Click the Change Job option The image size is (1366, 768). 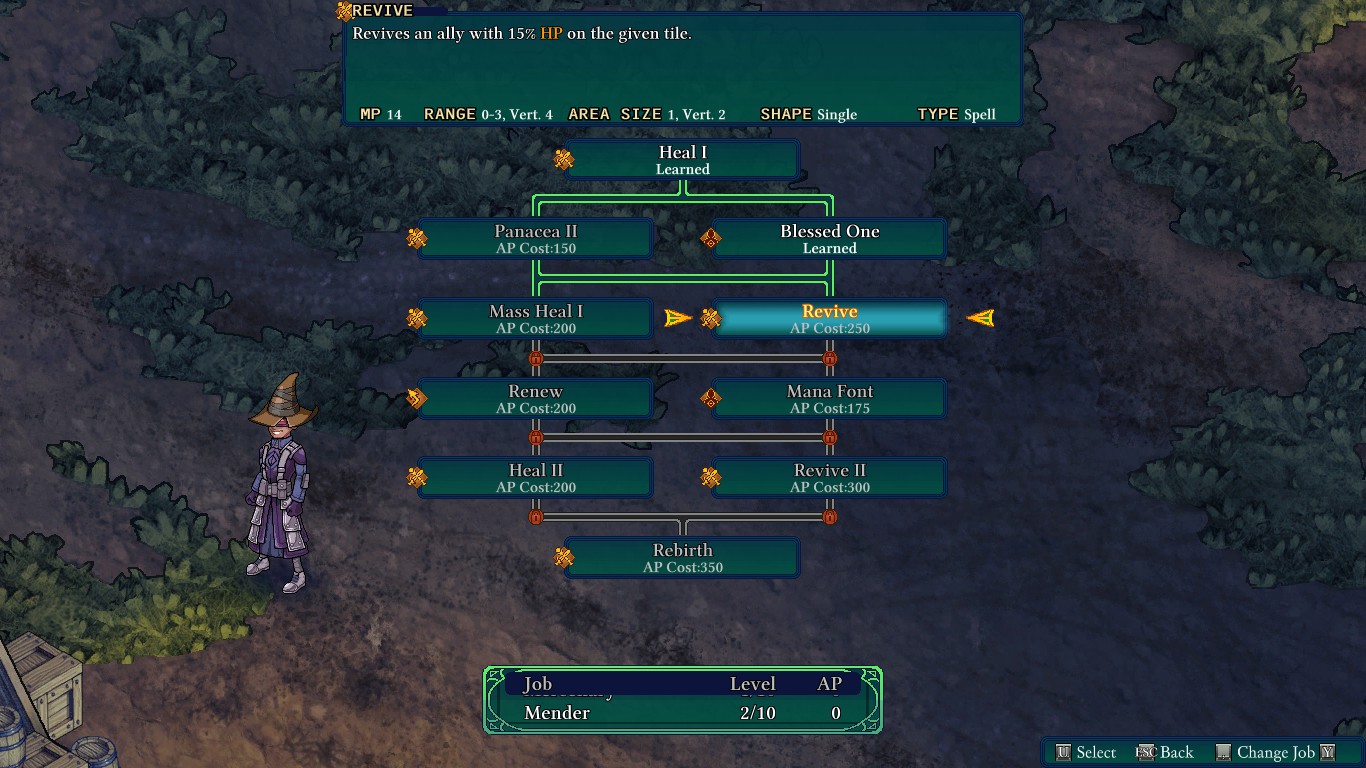1275,752
